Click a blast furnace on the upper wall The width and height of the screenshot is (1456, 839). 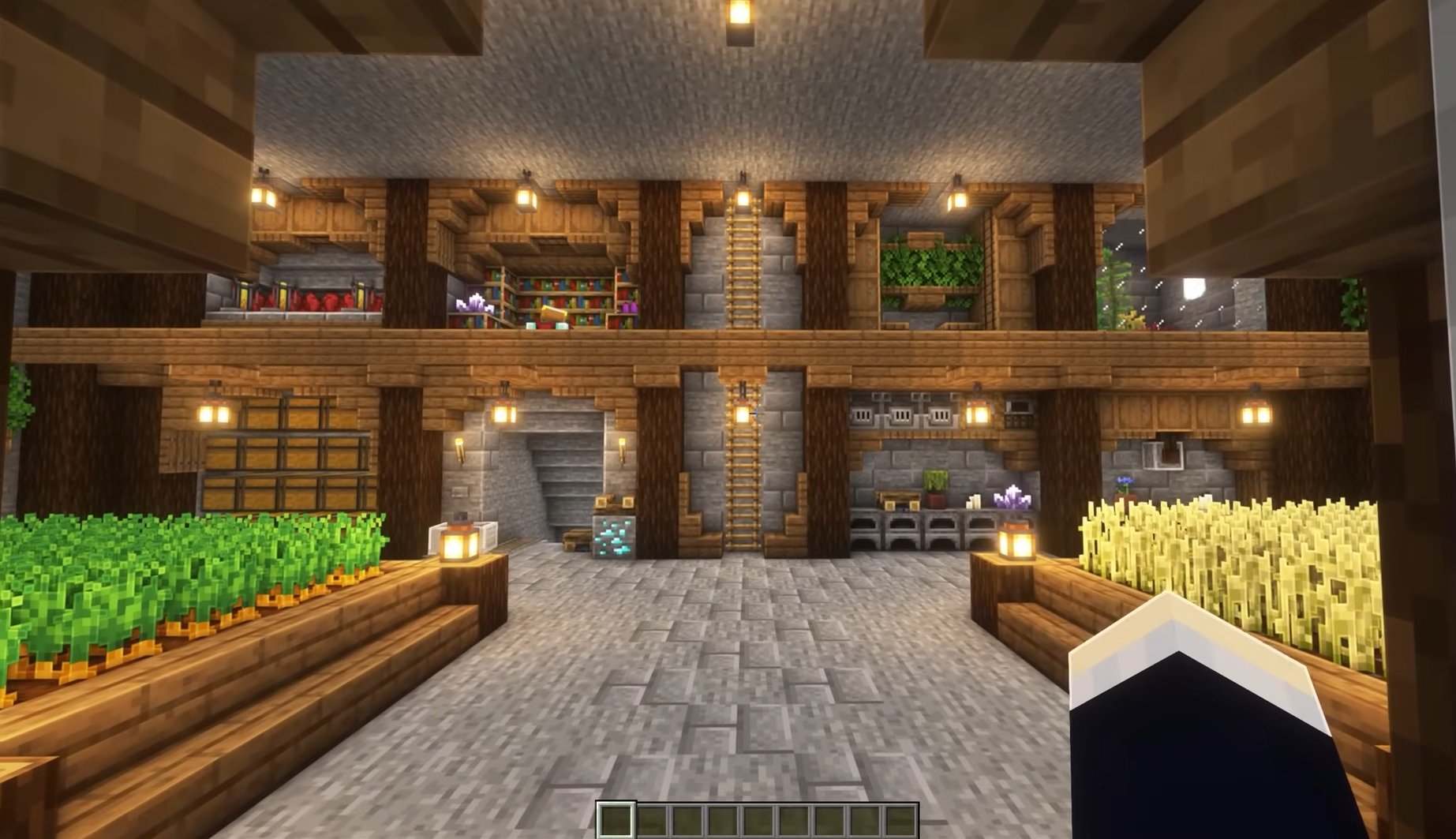[902, 414]
